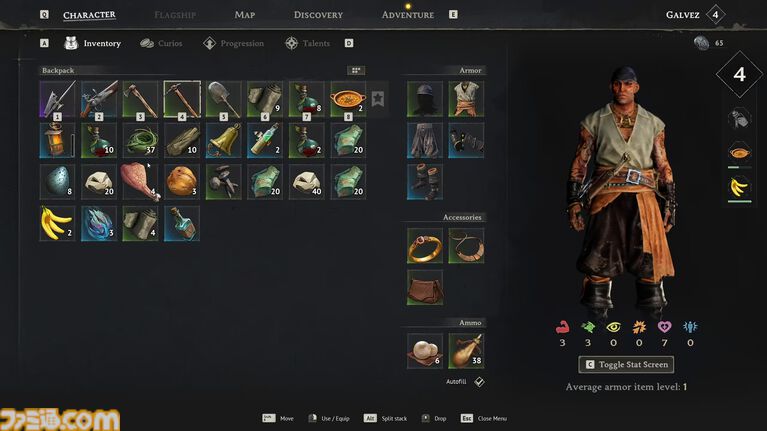Switch to the Progression sub-tab
The image size is (767, 431).
point(234,44)
